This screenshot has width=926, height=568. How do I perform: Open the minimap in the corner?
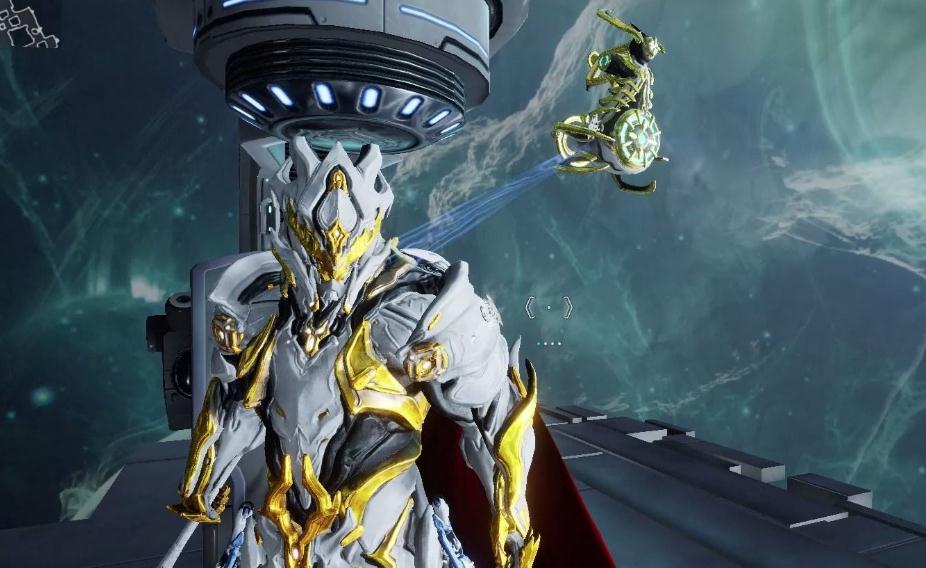27,24
